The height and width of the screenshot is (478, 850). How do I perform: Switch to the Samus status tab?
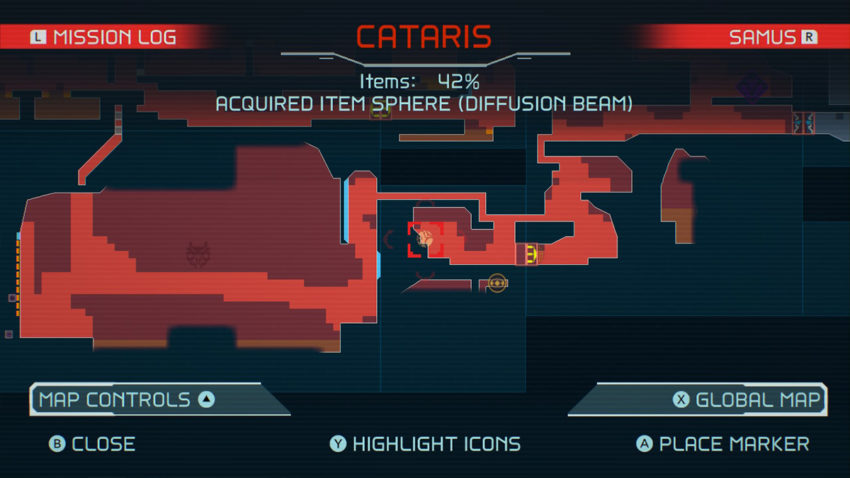pyautogui.click(x=772, y=38)
